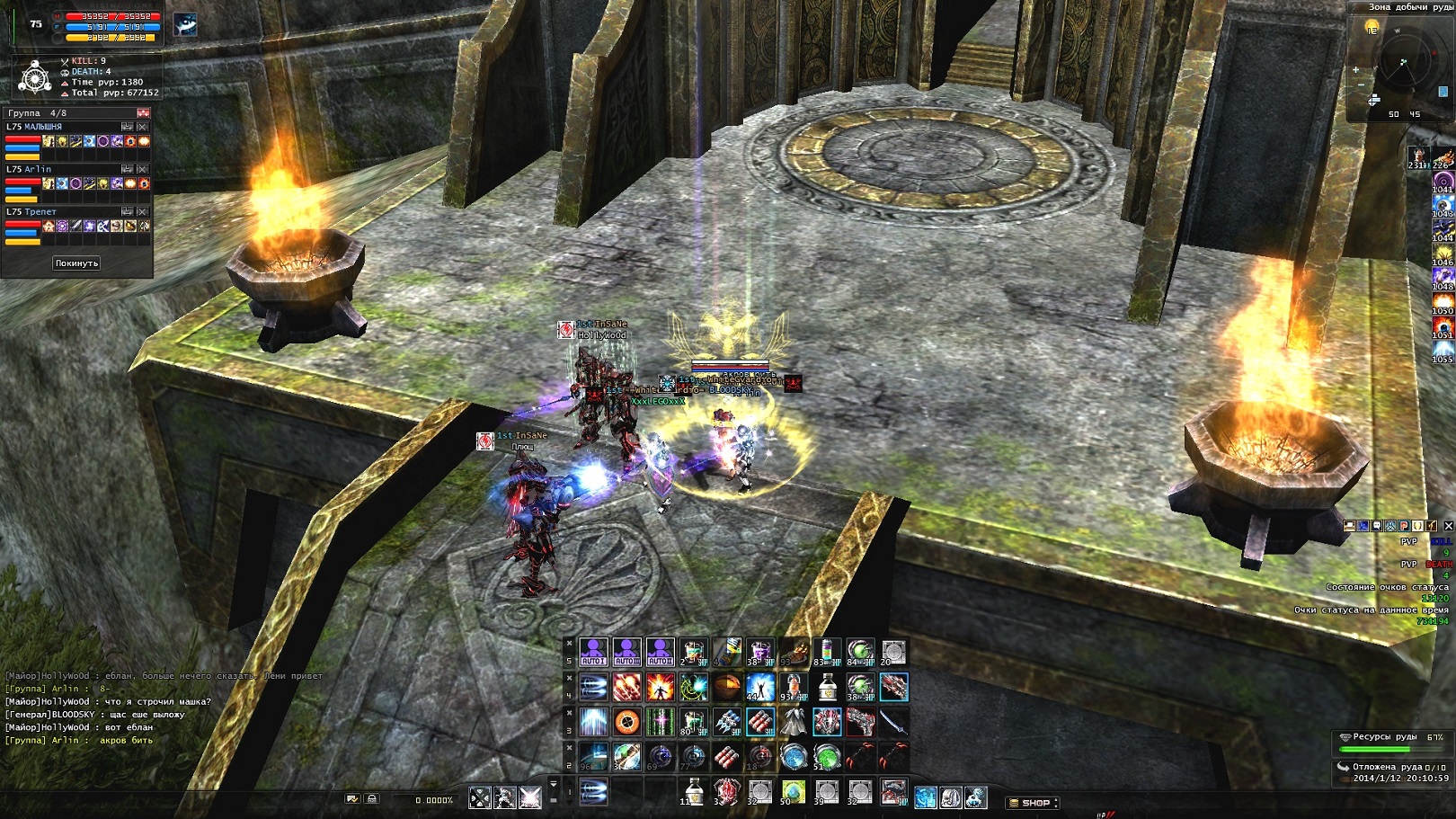This screenshot has width=1456, height=819.
Task: Use the white bottle with count 11
Action: coord(693,791)
